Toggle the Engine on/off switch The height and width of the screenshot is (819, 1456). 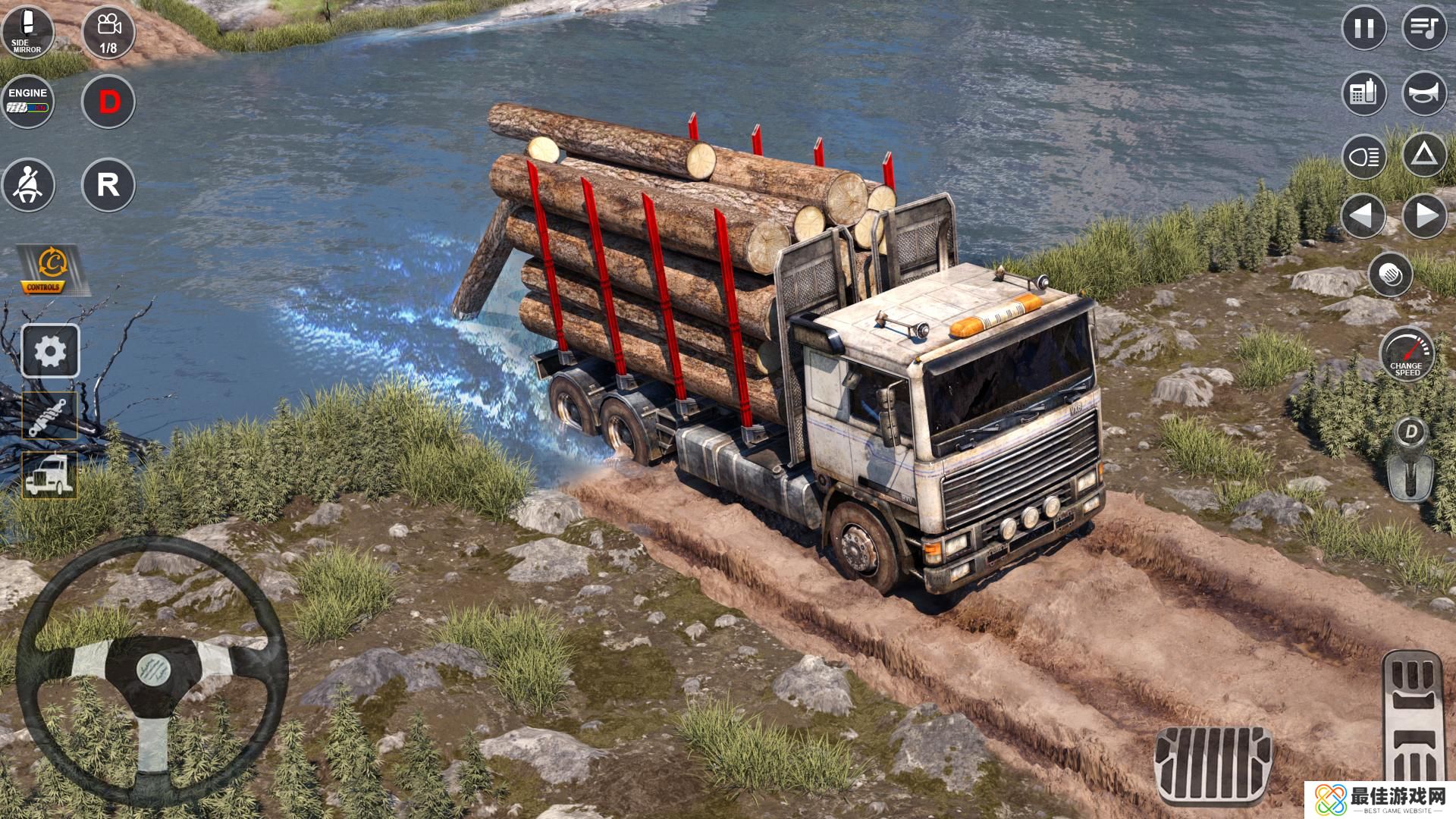[x=28, y=102]
